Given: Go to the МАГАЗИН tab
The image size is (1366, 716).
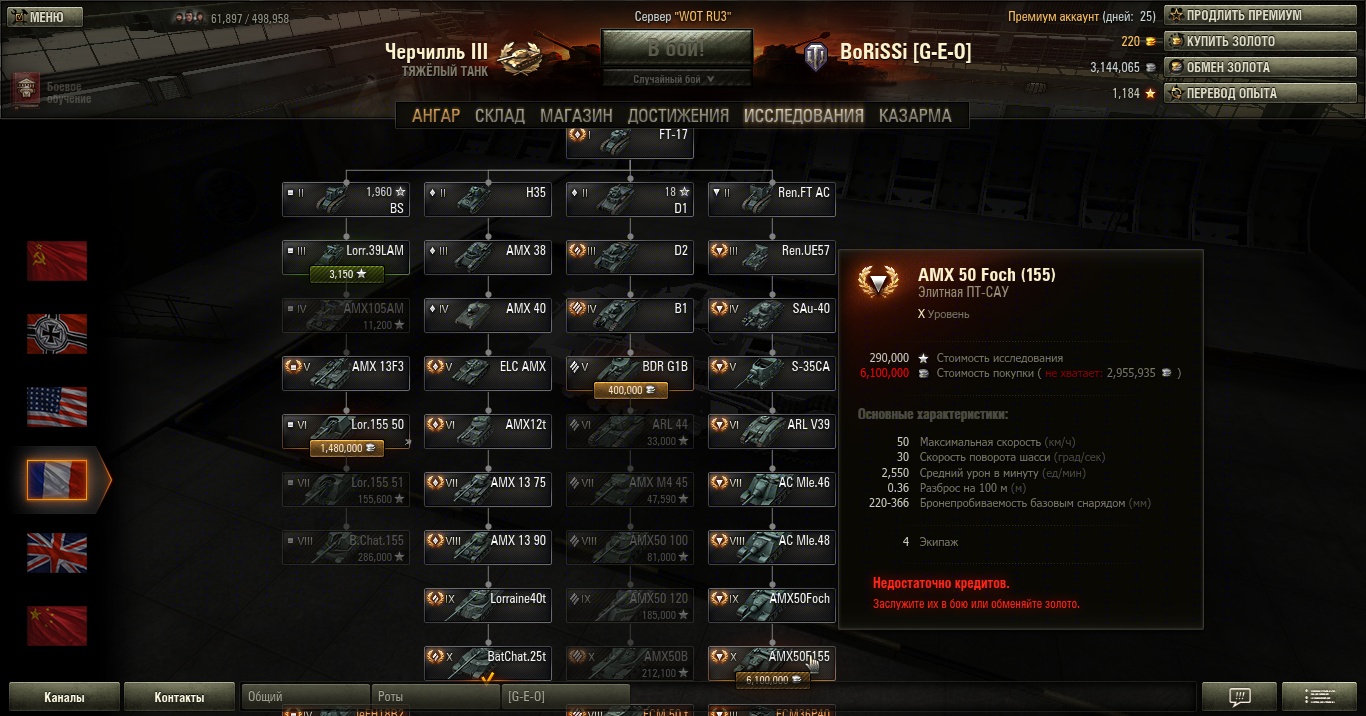Looking at the screenshot, I should pyautogui.click(x=576, y=115).
